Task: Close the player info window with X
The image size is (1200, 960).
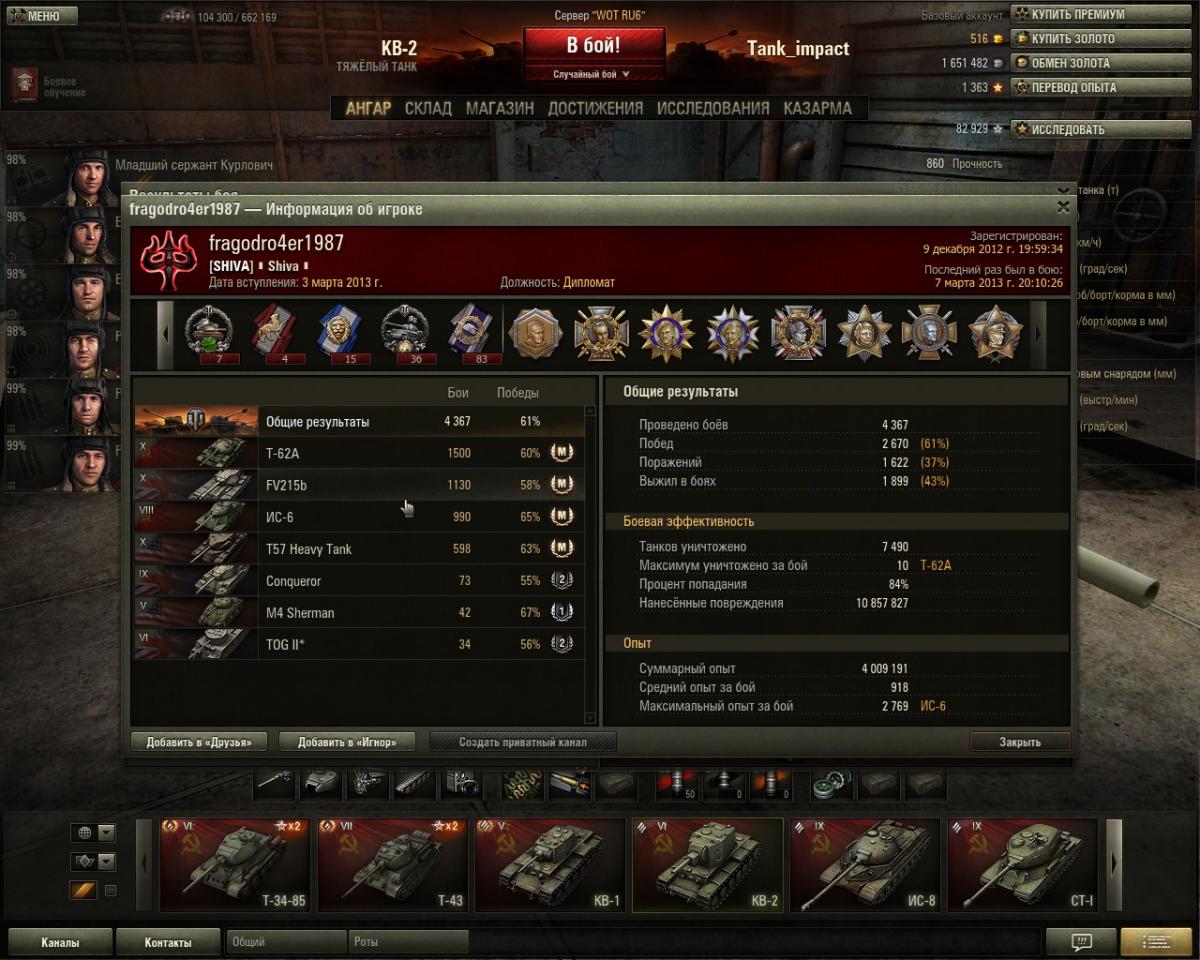Action: [1063, 208]
